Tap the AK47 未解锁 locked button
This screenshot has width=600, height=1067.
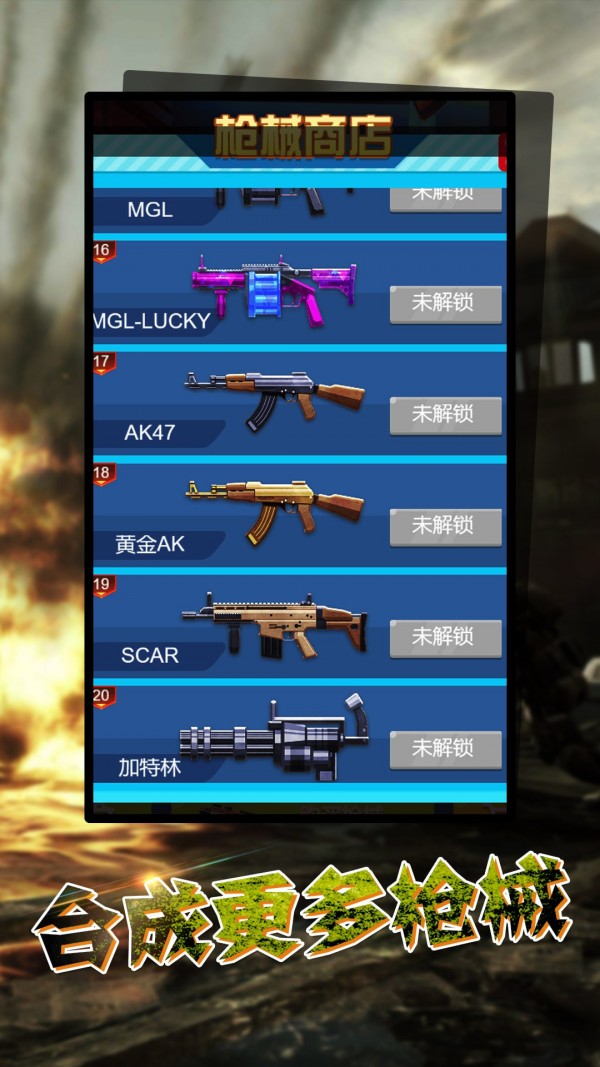445,414
